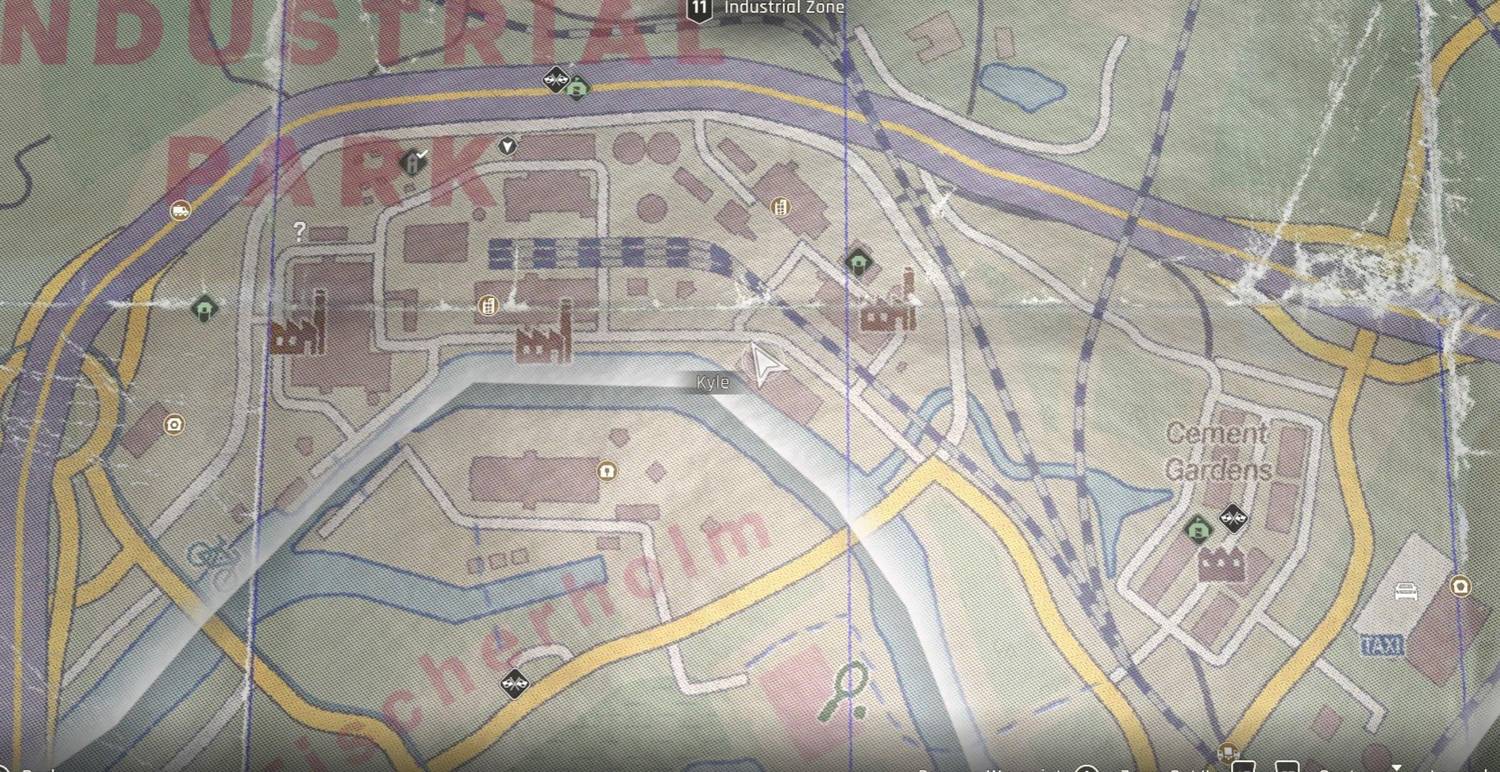The image size is (1500, 772).
Task: Select the camera icon map marker
Action: tap(175, 424)
